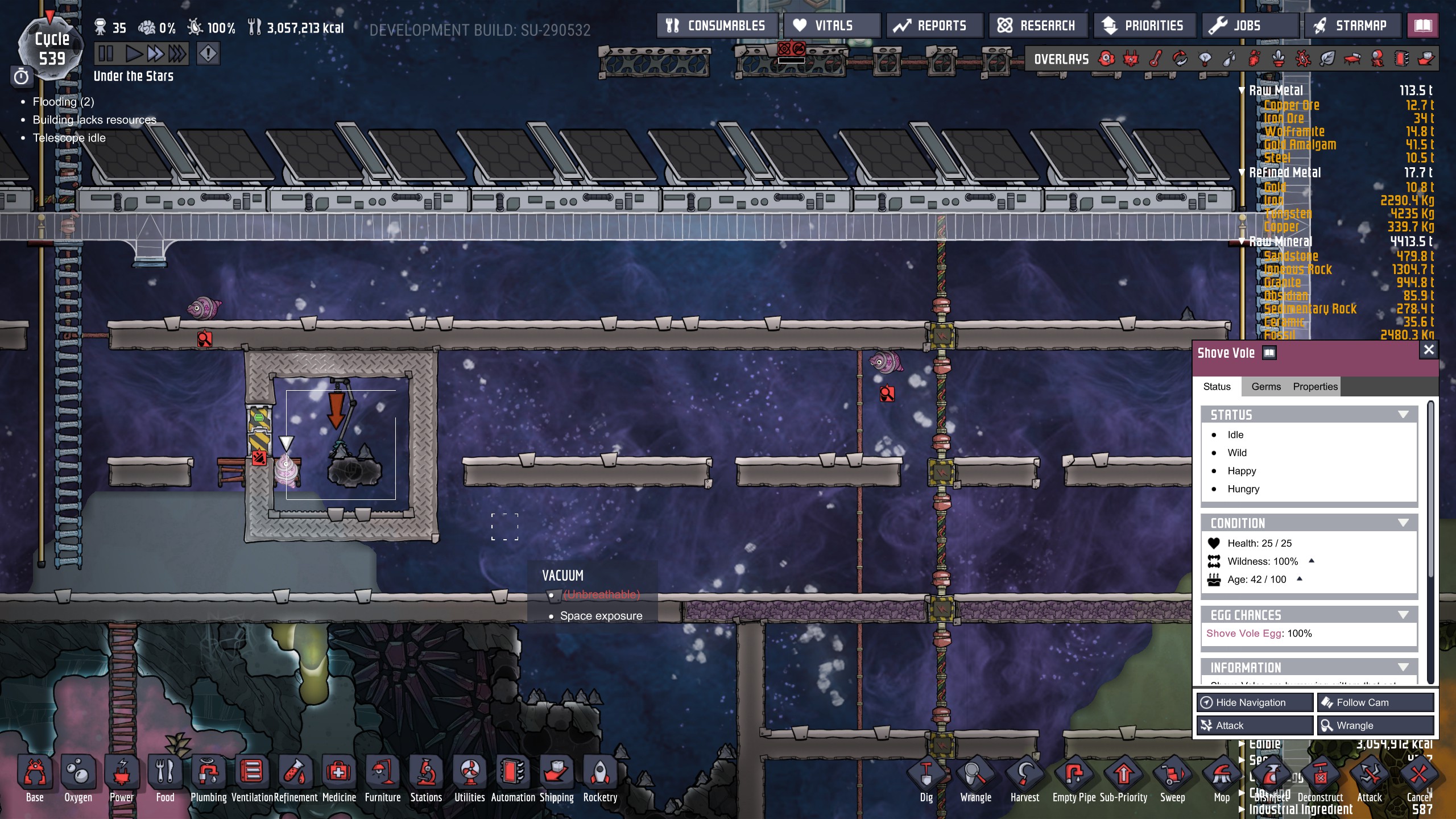Toggle the Germ overlay
Screen dimensions: 1456x819
click(1304, 59)
